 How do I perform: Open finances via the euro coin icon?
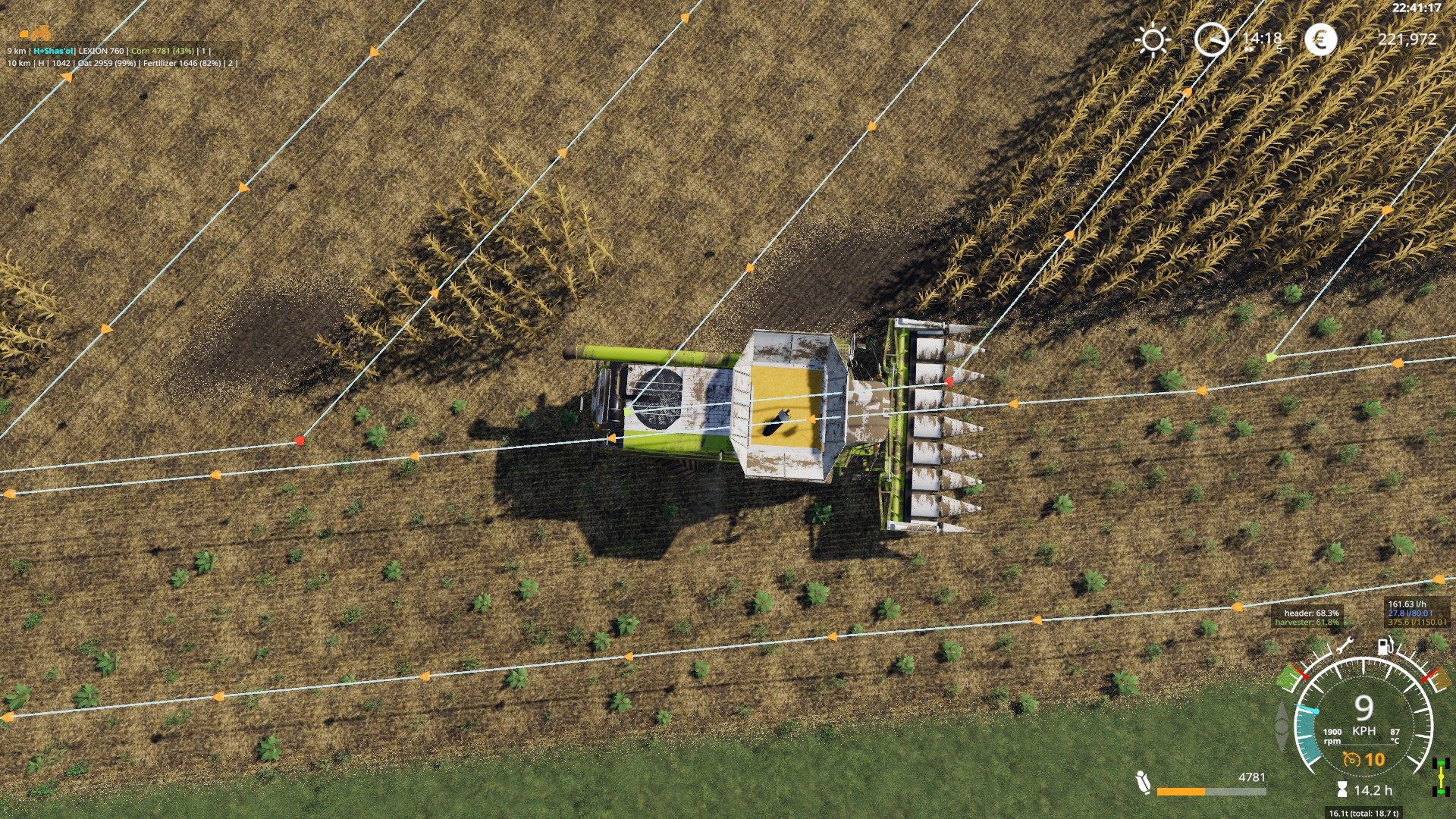(x=1320, y=39)
